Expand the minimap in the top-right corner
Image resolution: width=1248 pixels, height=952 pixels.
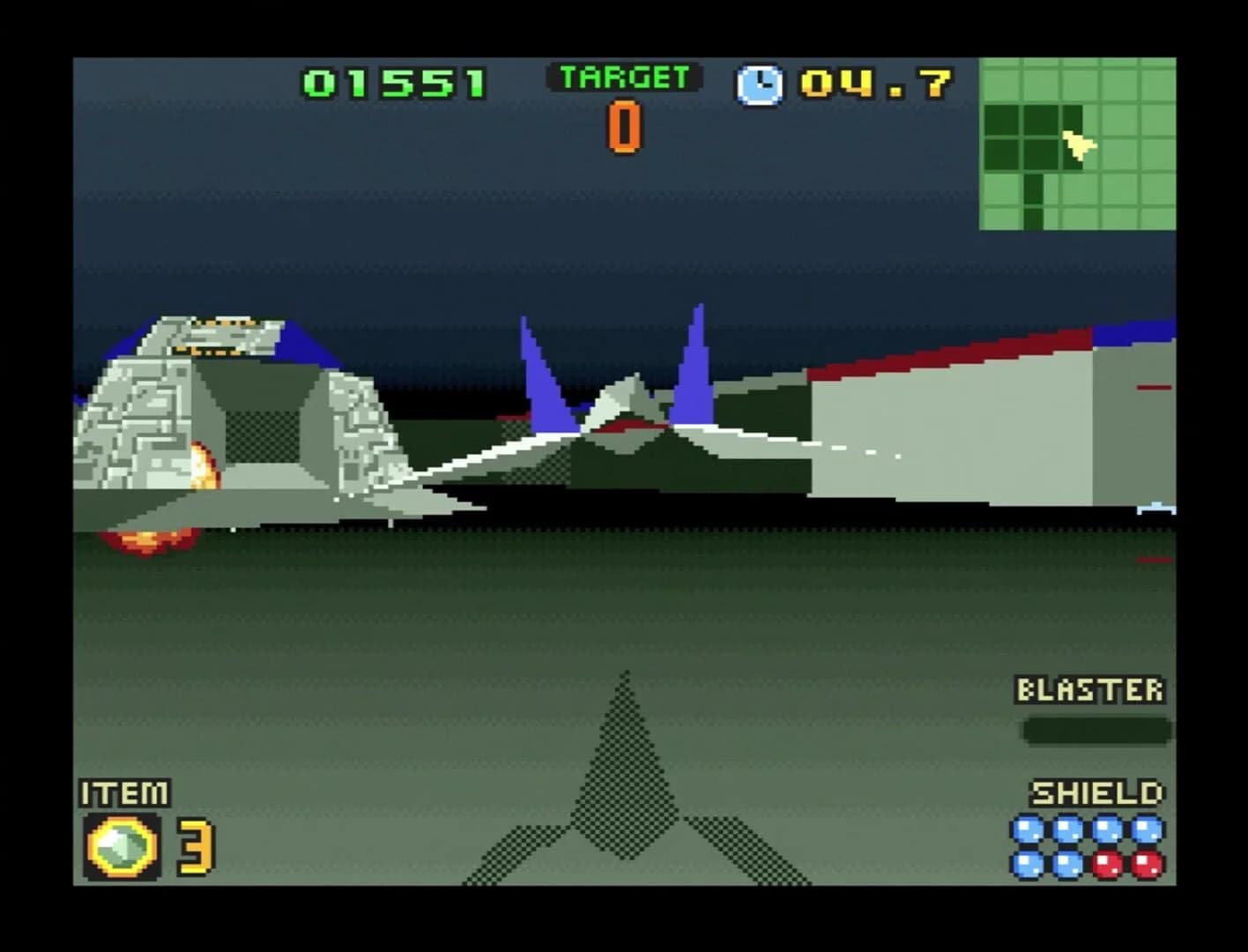click(1077, 143)
